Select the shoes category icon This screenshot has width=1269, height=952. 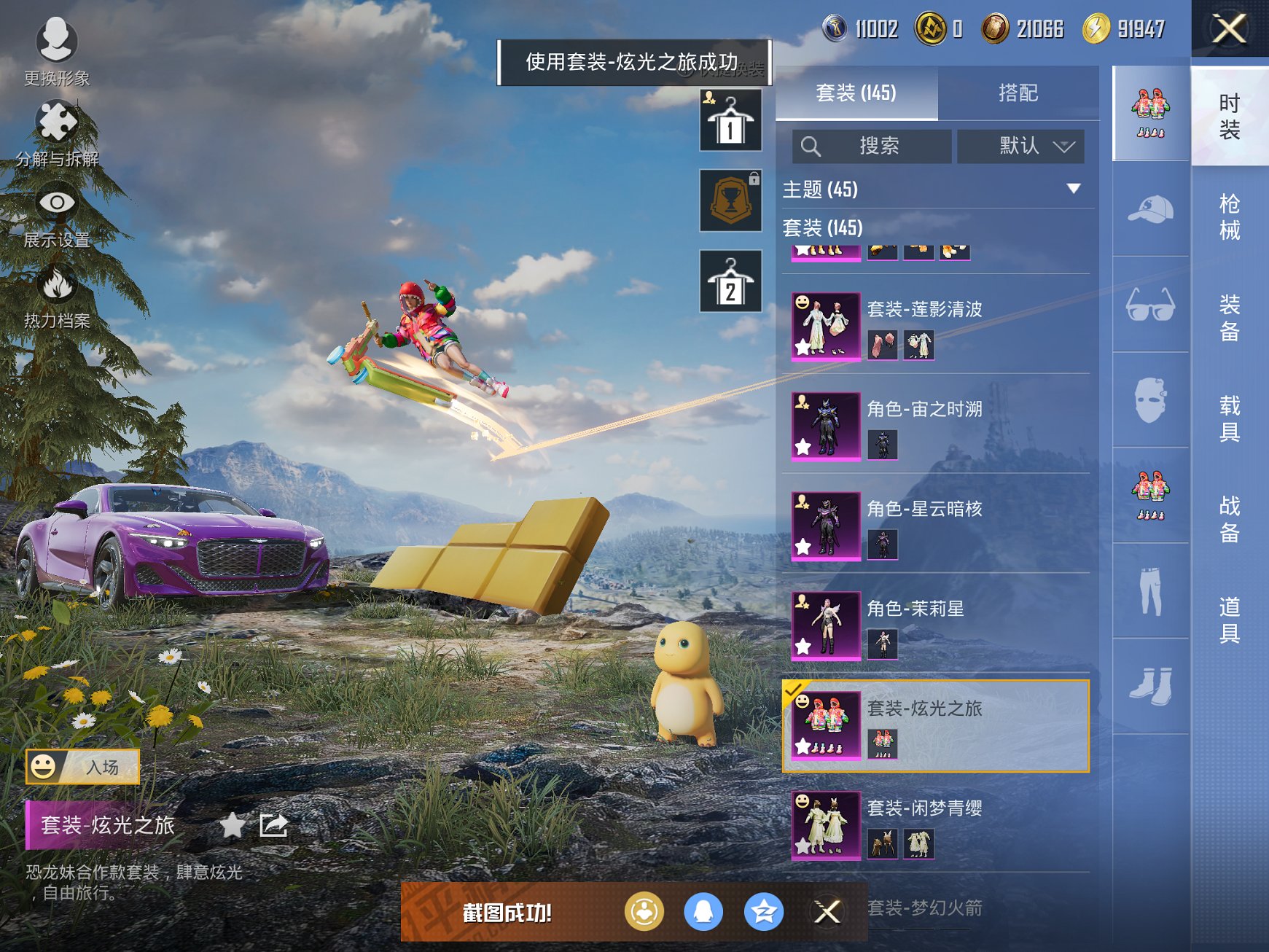1150,685
